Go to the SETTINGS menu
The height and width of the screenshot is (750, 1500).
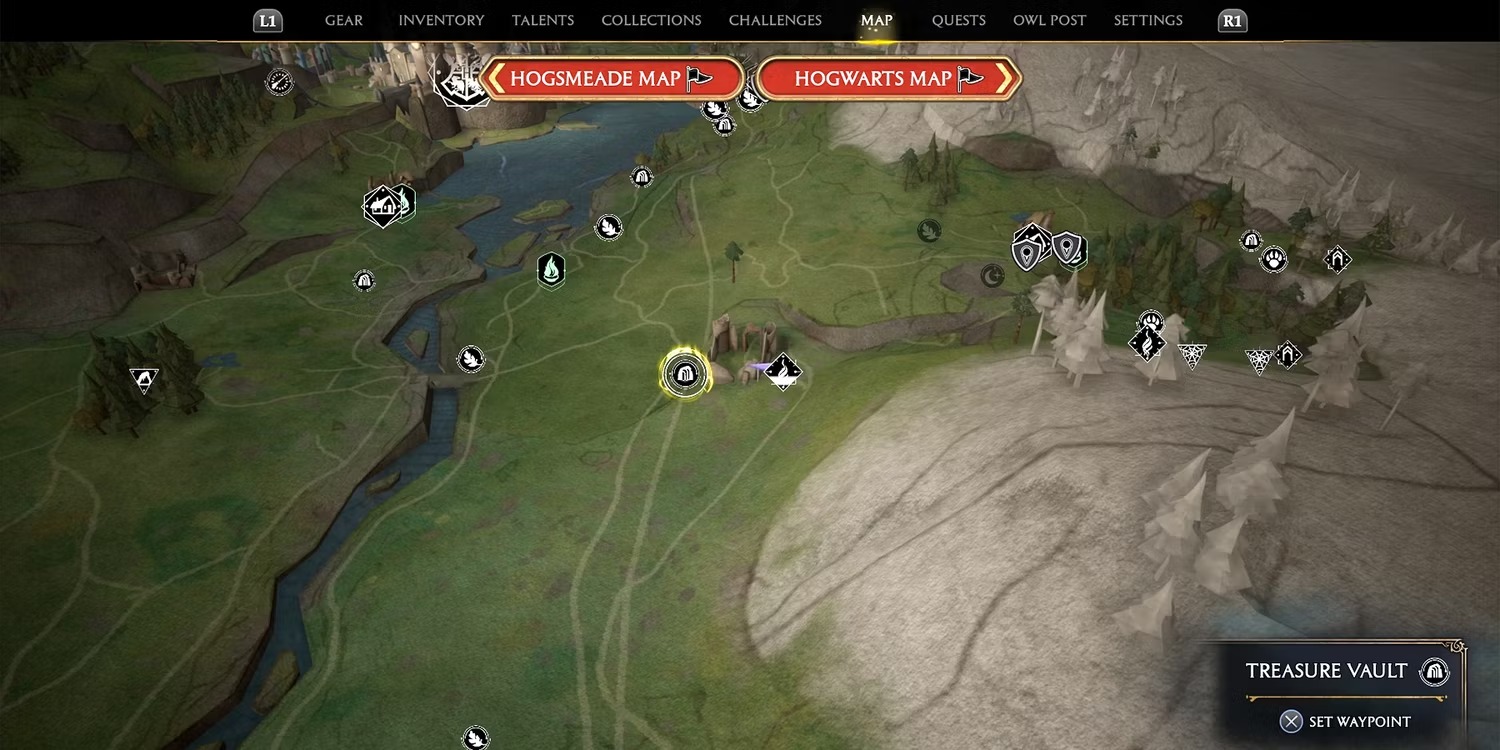pos(1147,20)
